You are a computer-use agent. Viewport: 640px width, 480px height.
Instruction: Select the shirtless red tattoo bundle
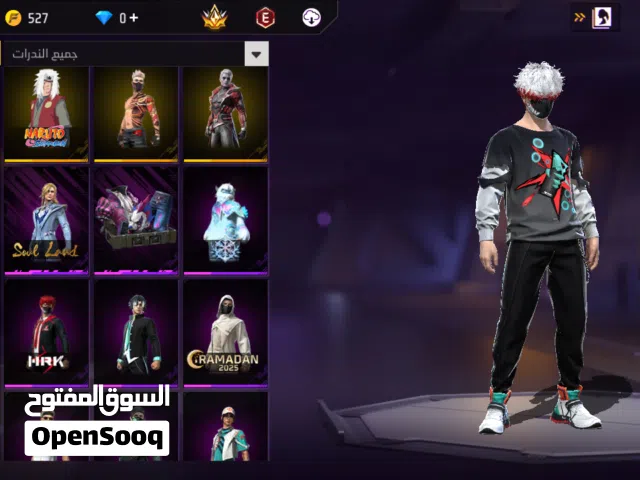pyautogui.click(x=135, y=113)
